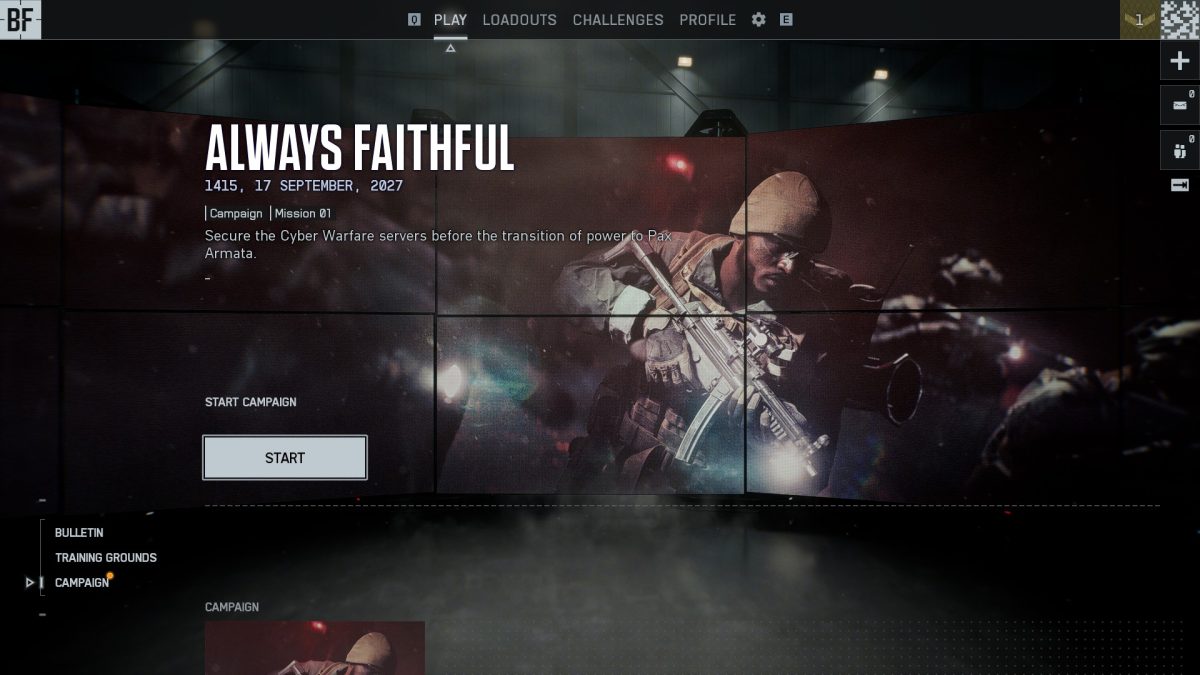Choose Training Grounds in the side menu

click(106, 558)
